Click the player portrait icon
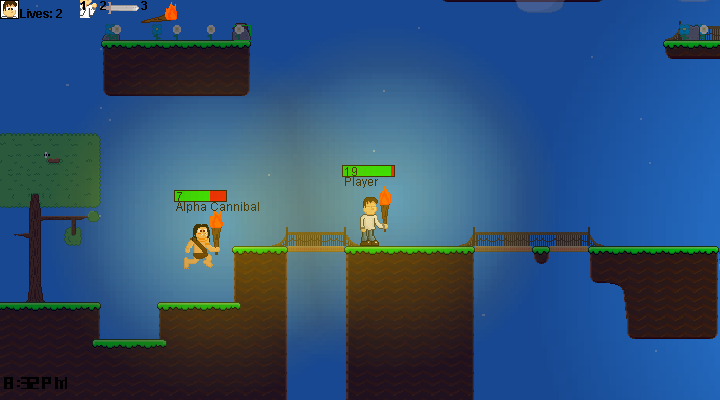This screenshot has height=400, width=720. [x=9, y=9]
